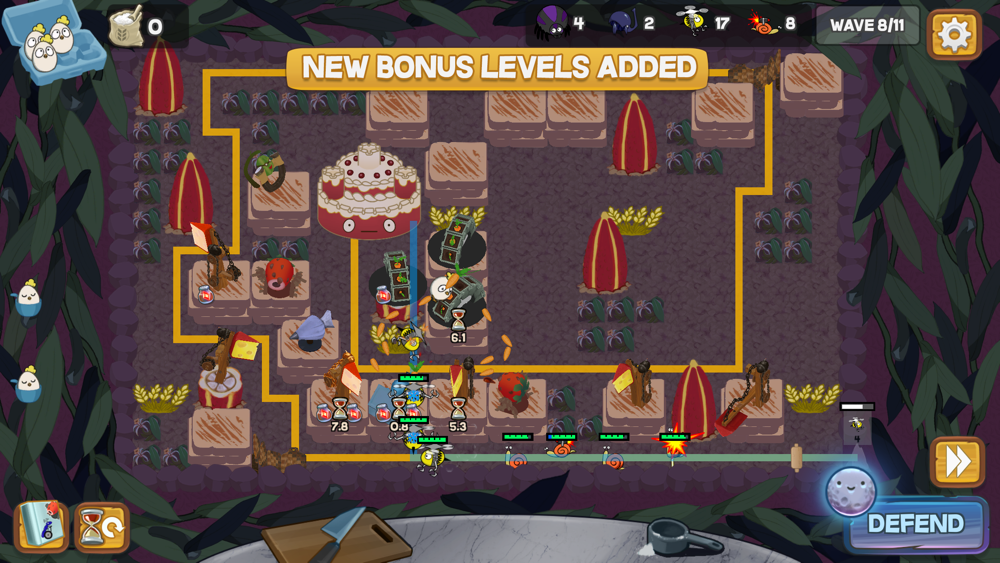1000x563 pixels.
Task: Open the recipe book with the bug
Action: point(41,526)
